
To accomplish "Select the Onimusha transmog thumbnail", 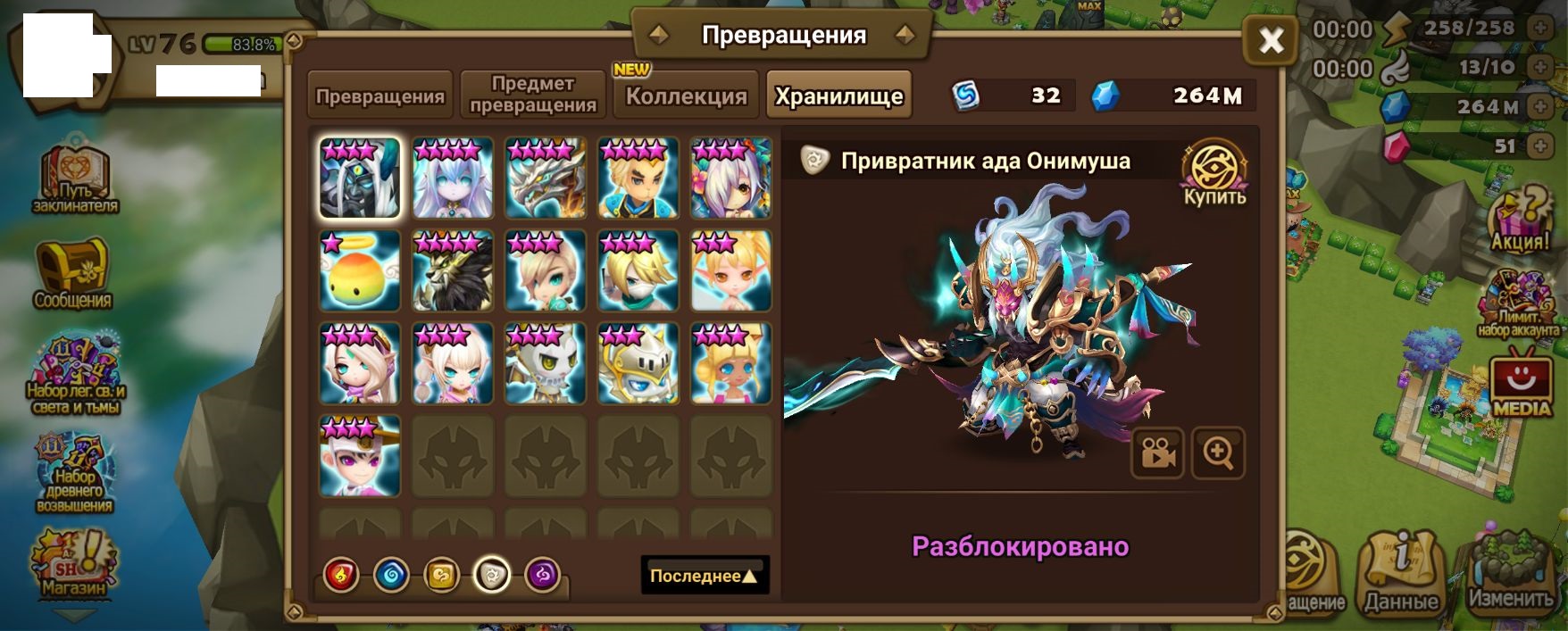I will 360,178.
